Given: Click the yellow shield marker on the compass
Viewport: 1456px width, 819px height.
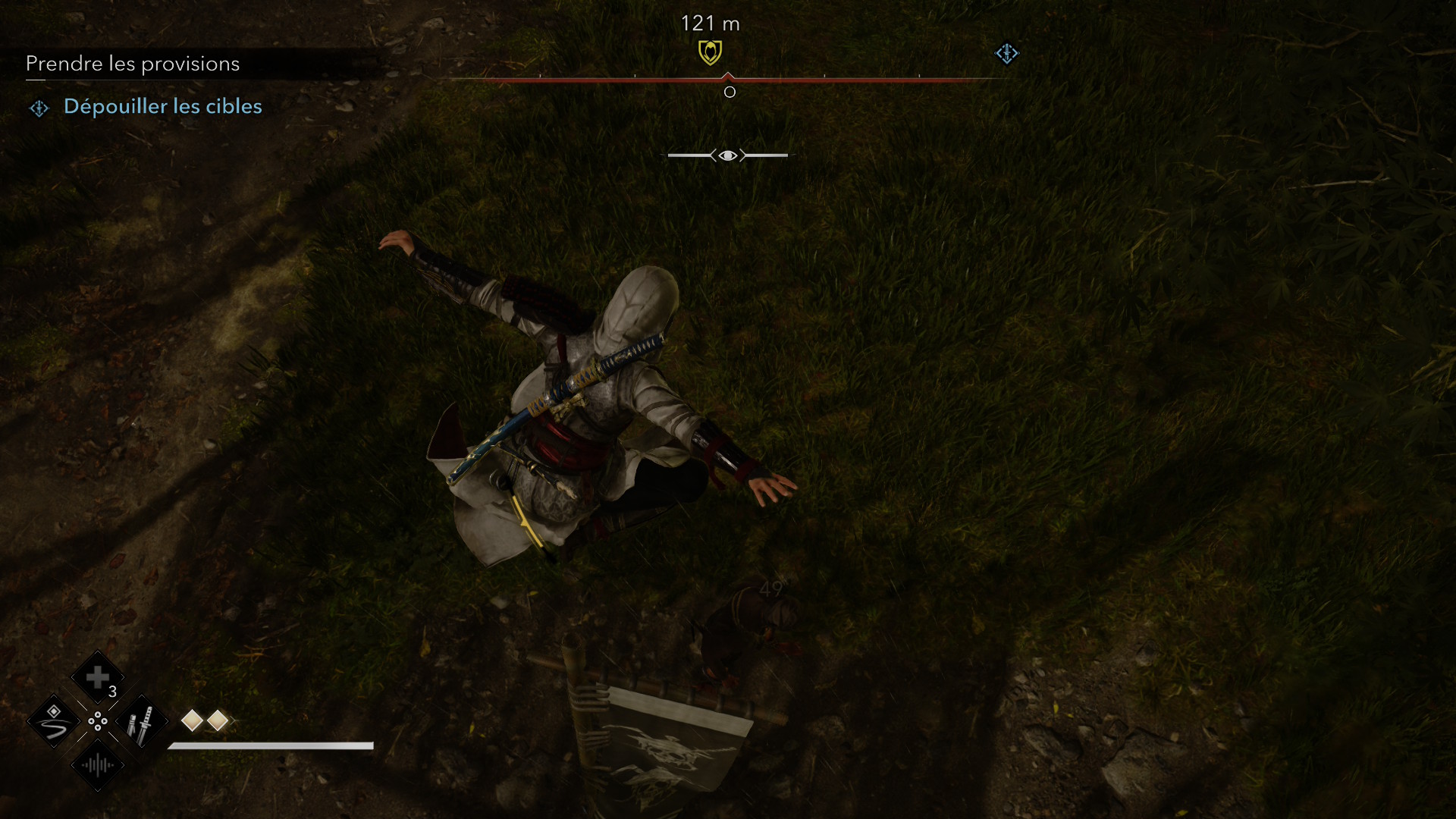Looking at the screenshot, I should coord(710,52).
